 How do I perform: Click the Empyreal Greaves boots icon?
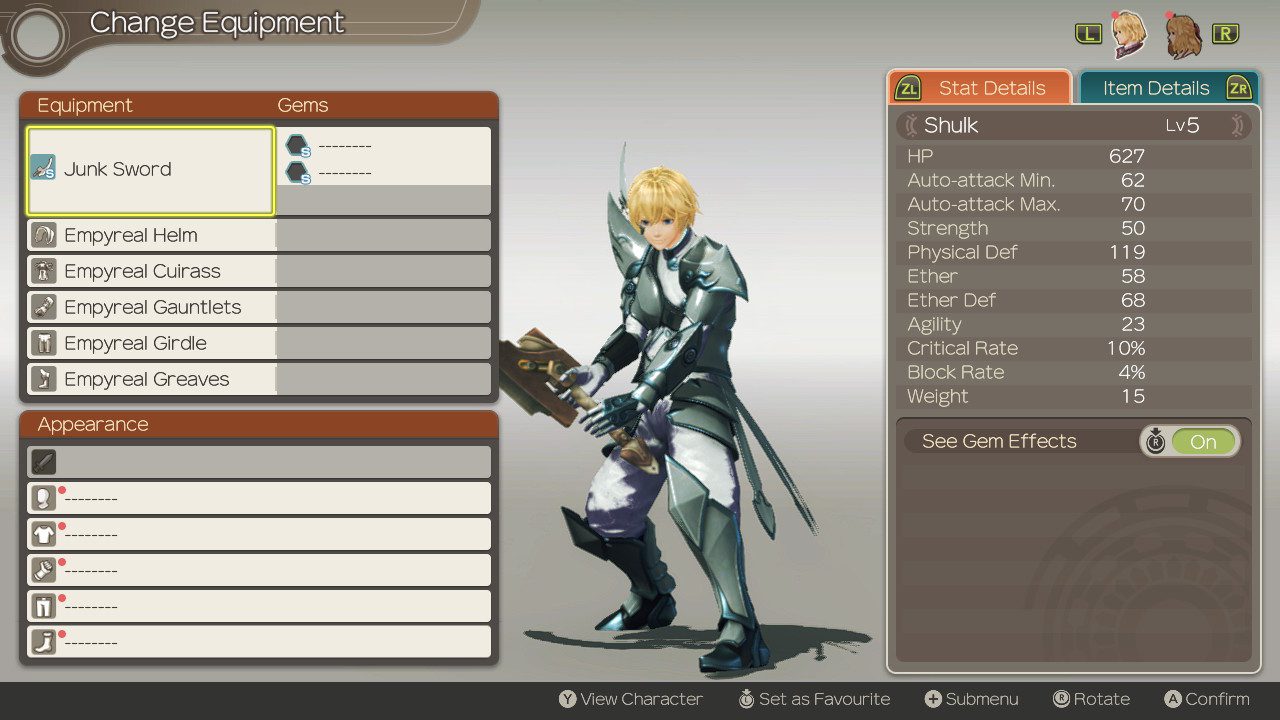[x=41, y=379]
